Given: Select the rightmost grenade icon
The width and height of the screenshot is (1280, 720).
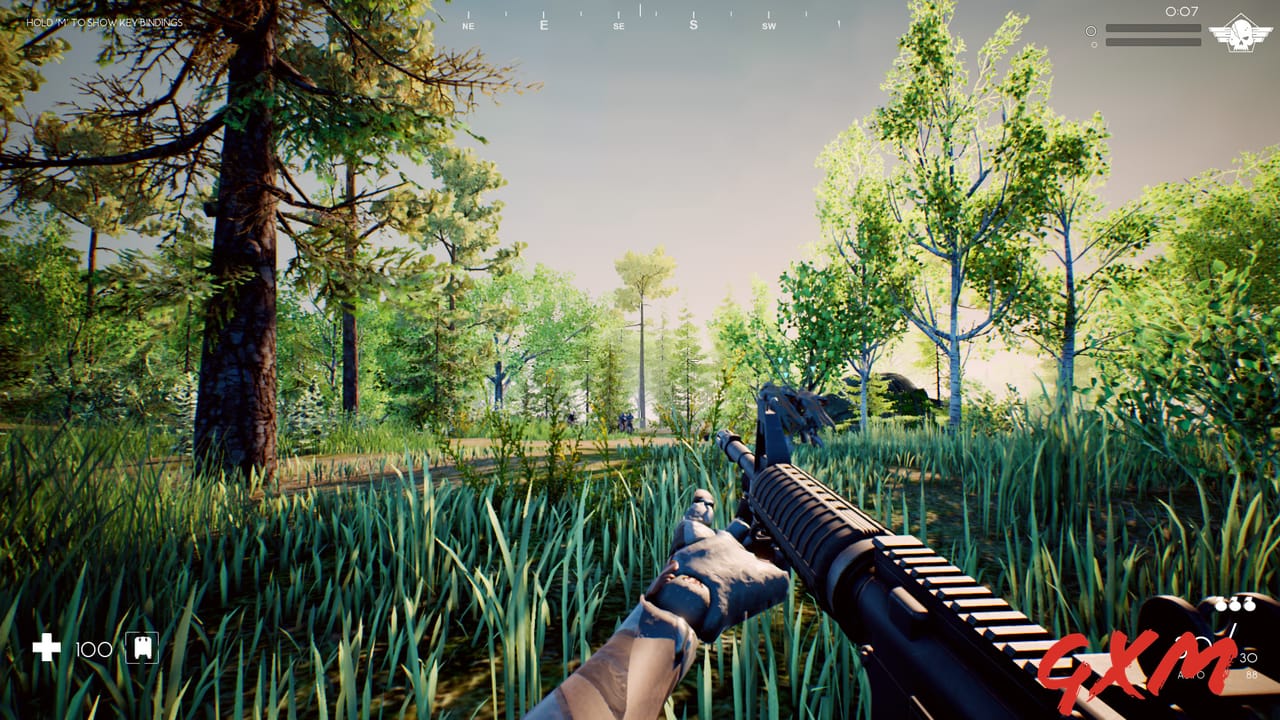Looking at the screenshot, I should pyautogui.click(x=1249, y=605).
